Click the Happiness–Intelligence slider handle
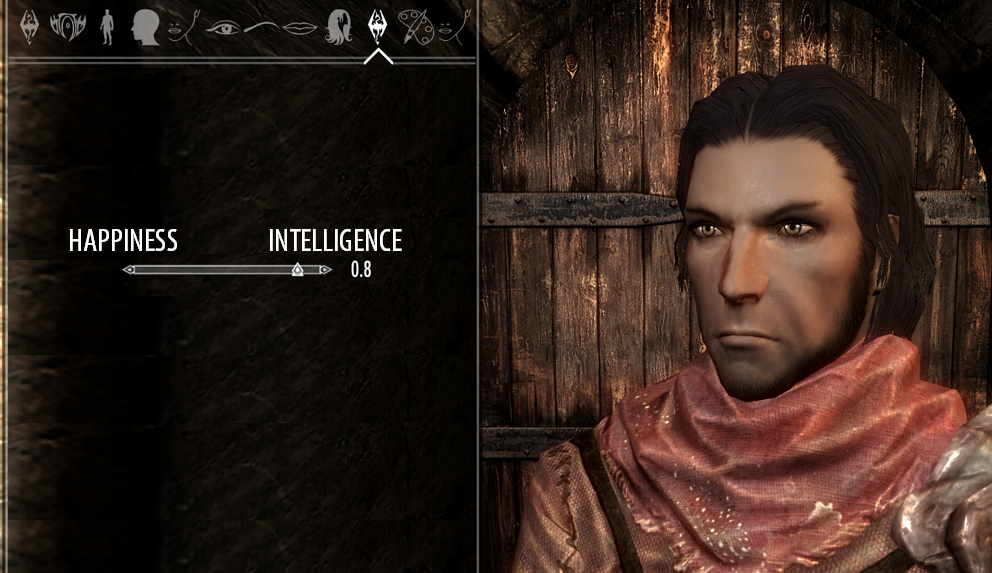The width and height of the screenshot is (992, 573). tap(297, 270)
